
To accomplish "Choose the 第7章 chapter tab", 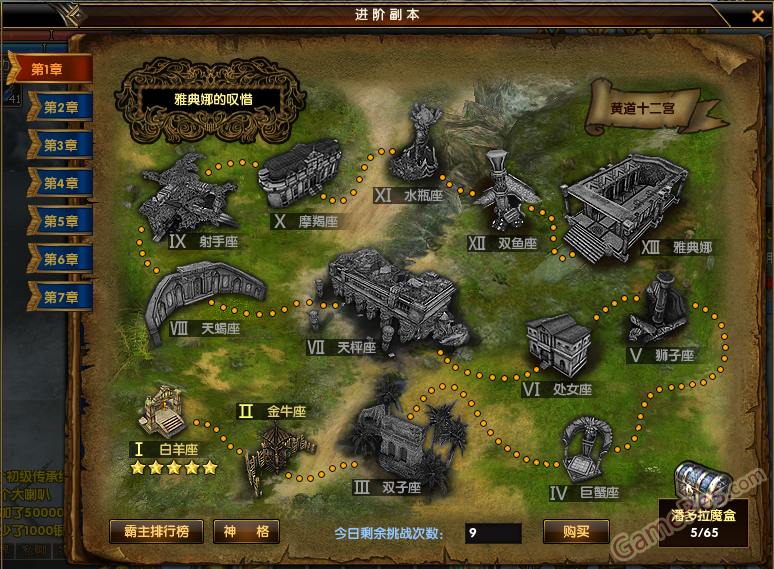I will (x=60, y=297).
